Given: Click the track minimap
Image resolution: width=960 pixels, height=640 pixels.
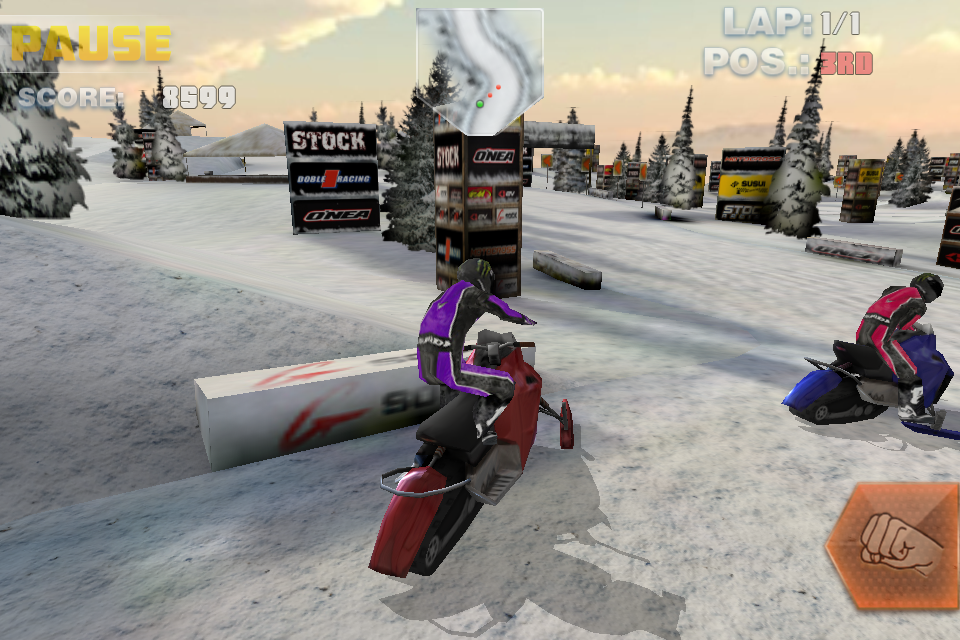Looking at the screenshot, I should pos(480,68).
